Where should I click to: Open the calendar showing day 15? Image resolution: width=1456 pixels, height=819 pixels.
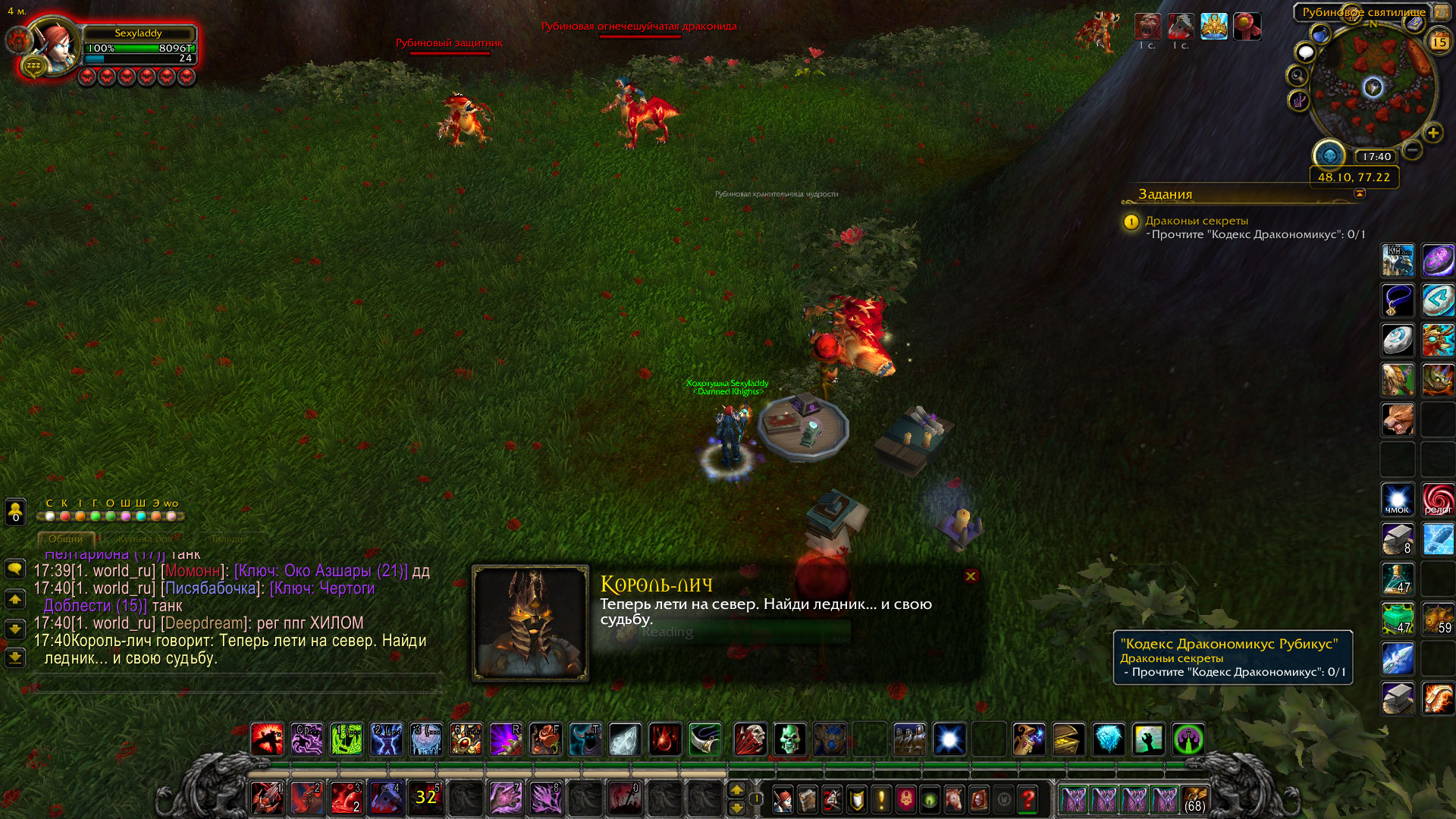1439,42
